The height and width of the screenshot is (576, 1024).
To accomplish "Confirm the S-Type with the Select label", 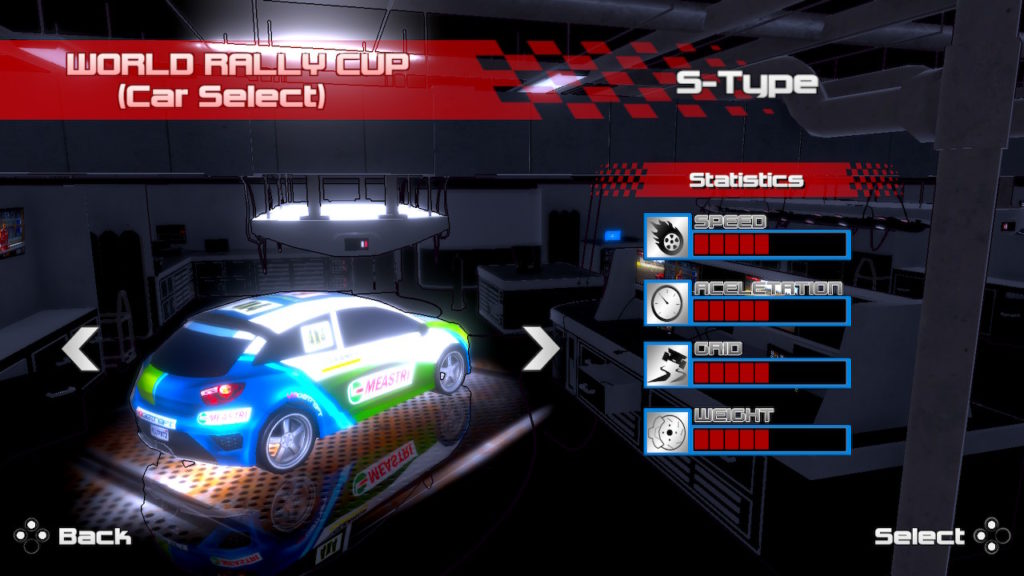I will pyautogui.click(x=919, y=536).
